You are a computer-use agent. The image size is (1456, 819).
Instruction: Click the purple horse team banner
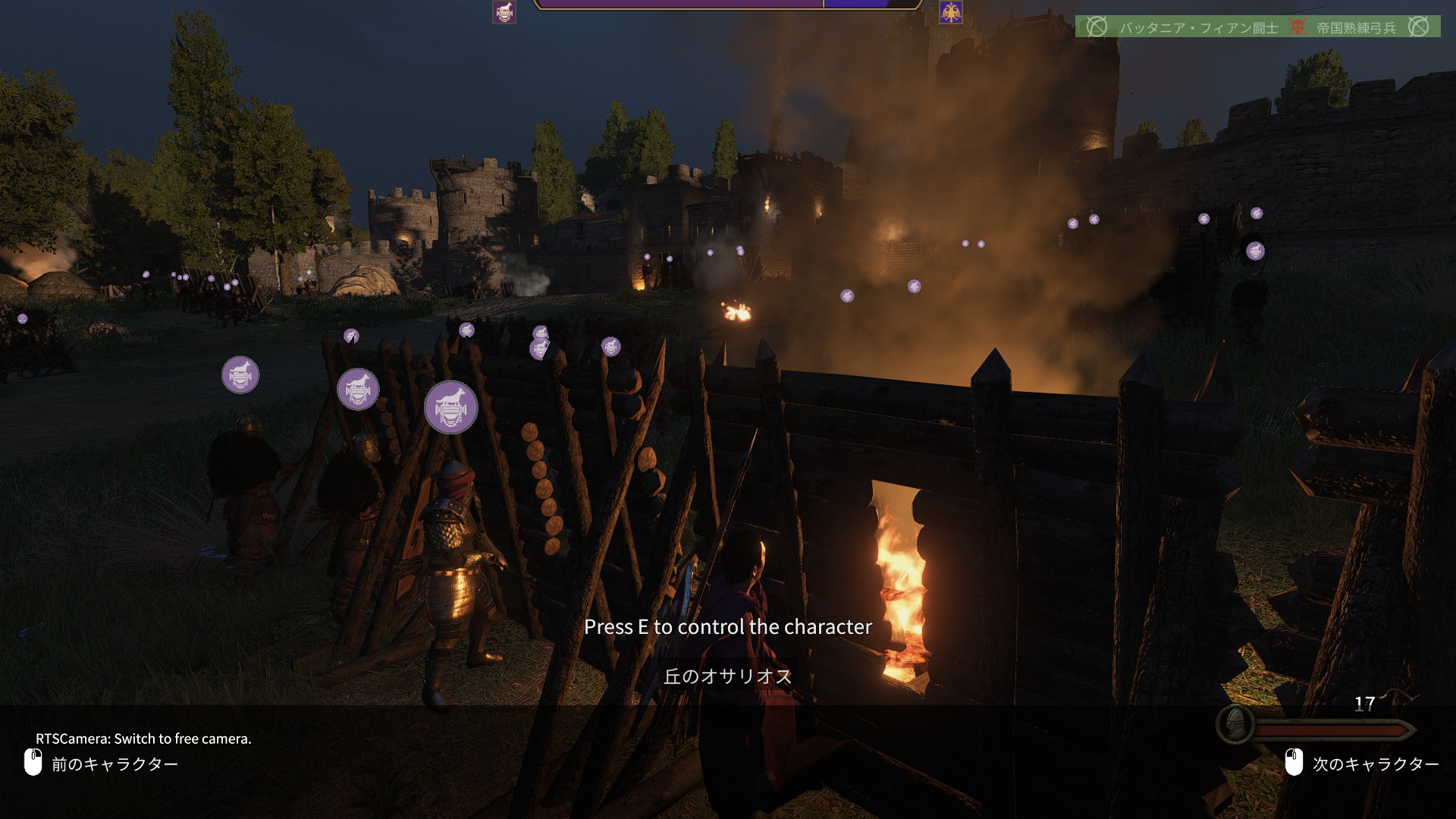click(x=504, y=12)
